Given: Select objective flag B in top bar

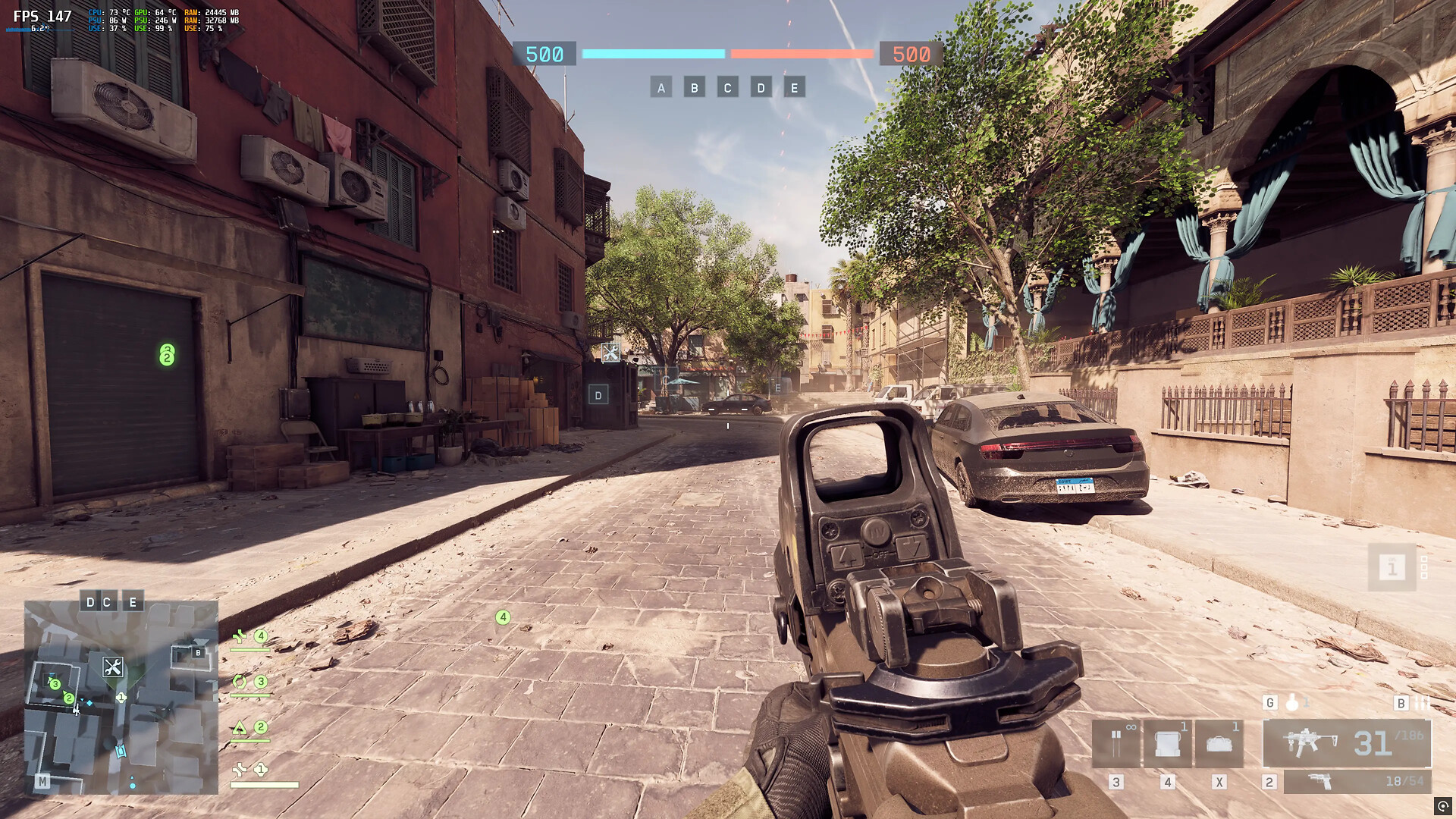Looking at the screenshot, I should click(x=694, y=88).
